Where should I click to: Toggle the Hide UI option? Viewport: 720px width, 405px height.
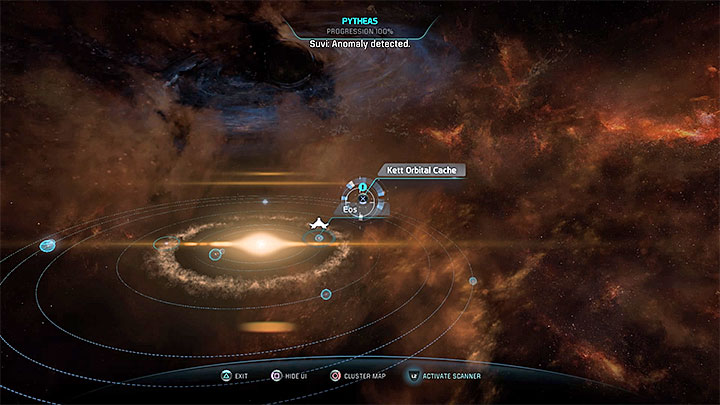click(x=295, y=376)
